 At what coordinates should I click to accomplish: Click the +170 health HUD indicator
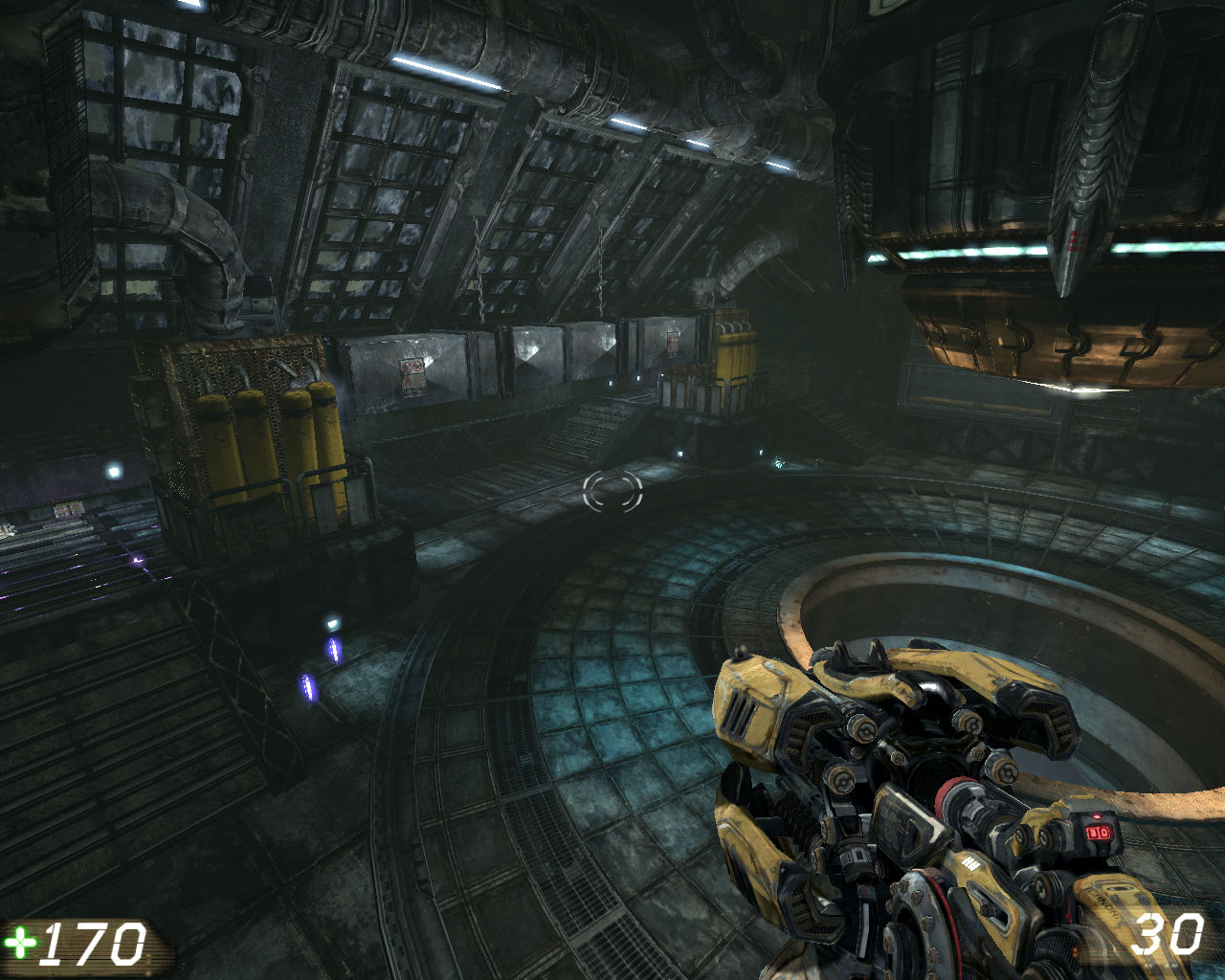pos(81,943)
